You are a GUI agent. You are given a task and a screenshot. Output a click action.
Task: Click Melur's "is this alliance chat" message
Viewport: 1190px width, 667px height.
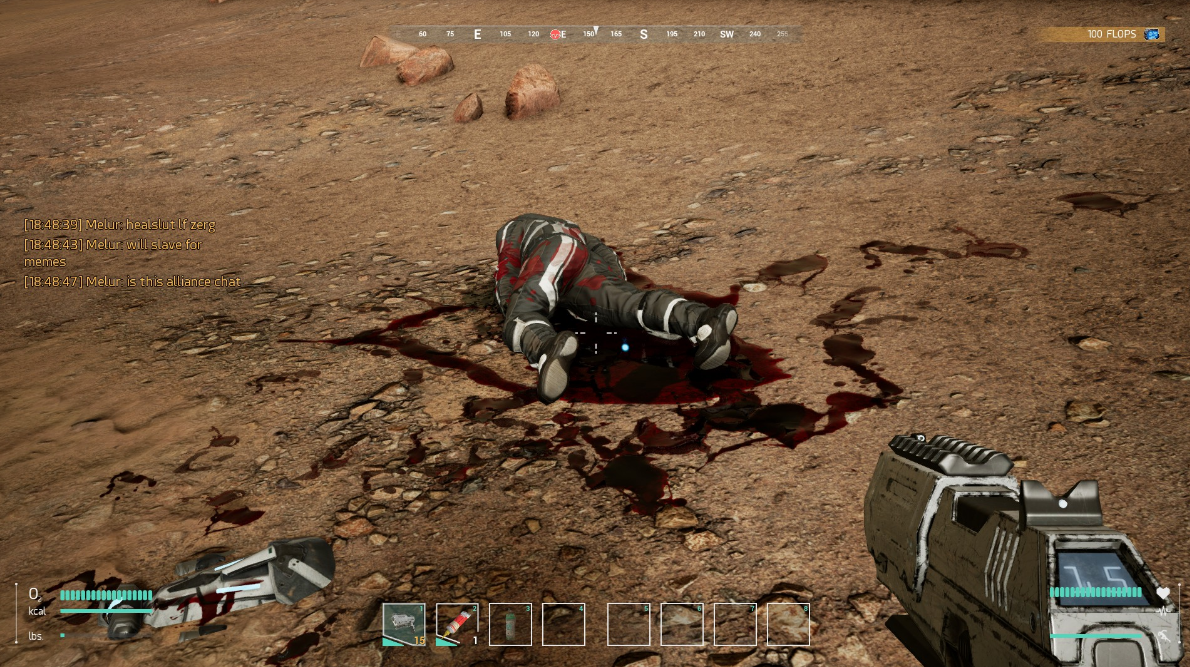(x=133, y=282)
